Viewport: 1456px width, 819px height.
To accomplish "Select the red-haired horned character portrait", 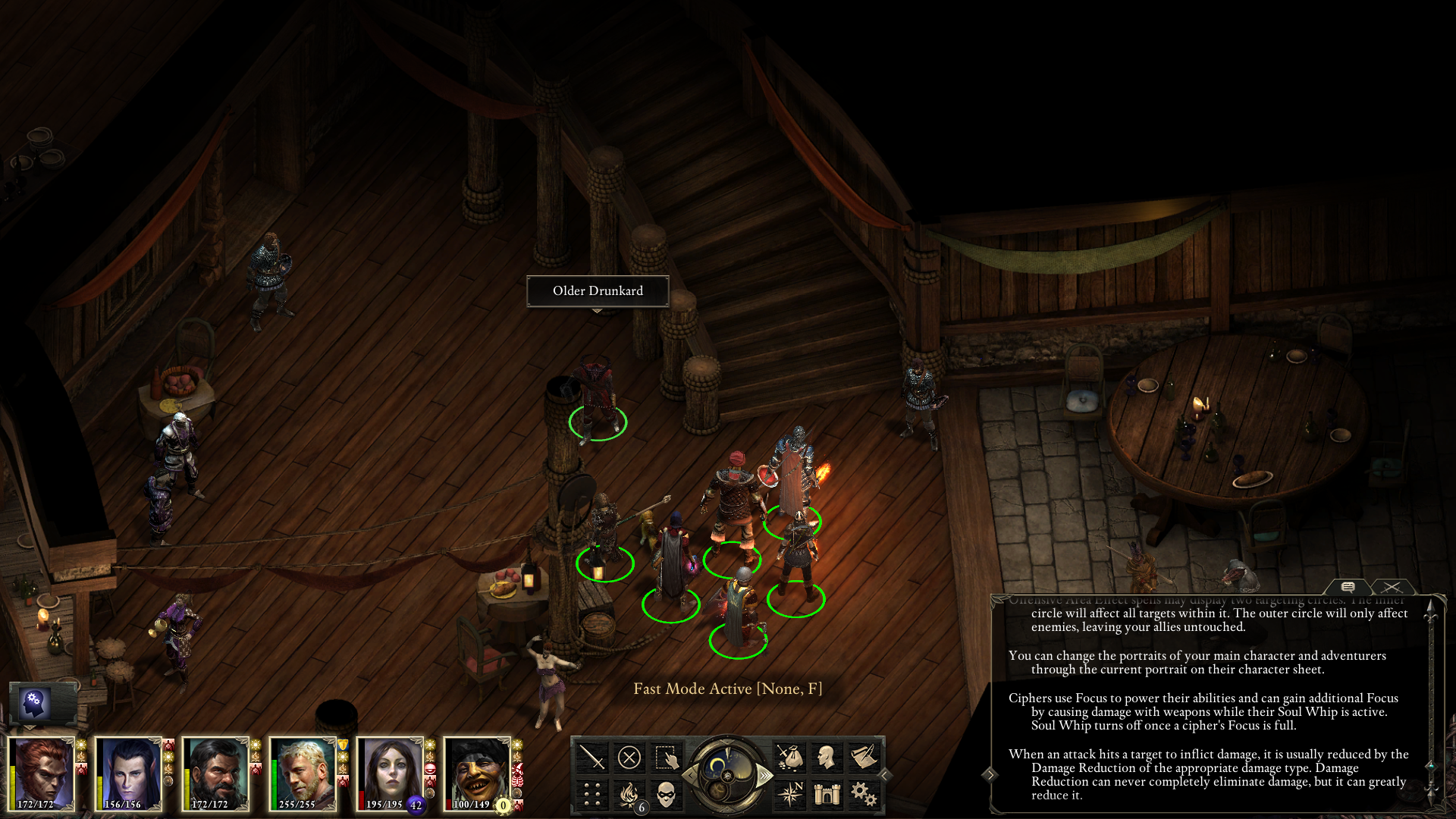I will [42, 773].
